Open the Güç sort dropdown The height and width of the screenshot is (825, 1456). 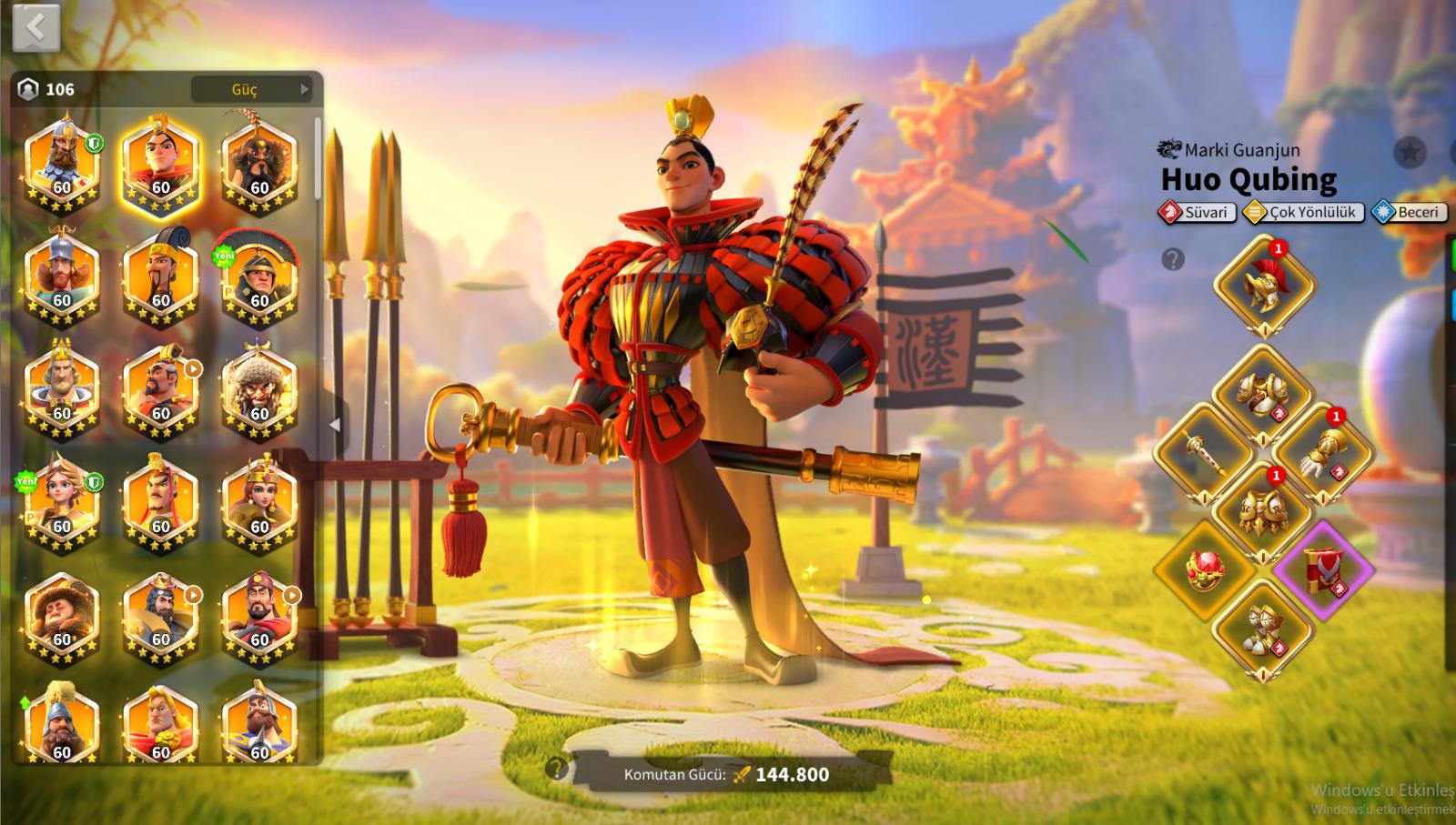[253, 89]
